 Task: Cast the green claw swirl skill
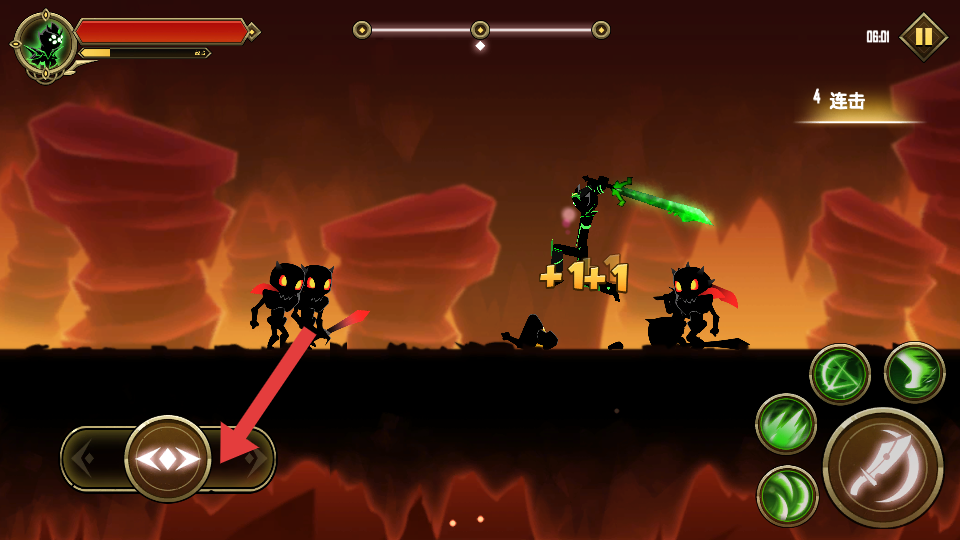[x=788, y=496]
